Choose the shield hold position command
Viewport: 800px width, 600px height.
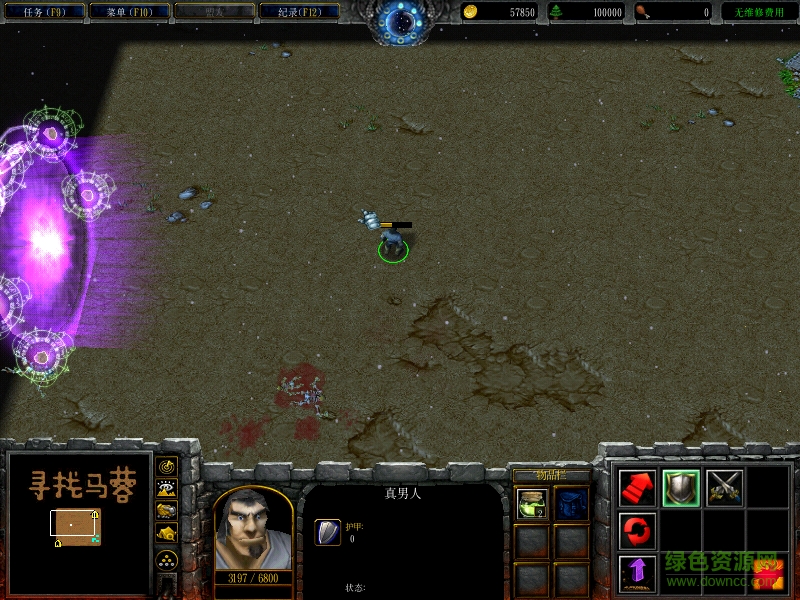click(x=681, y=487)
